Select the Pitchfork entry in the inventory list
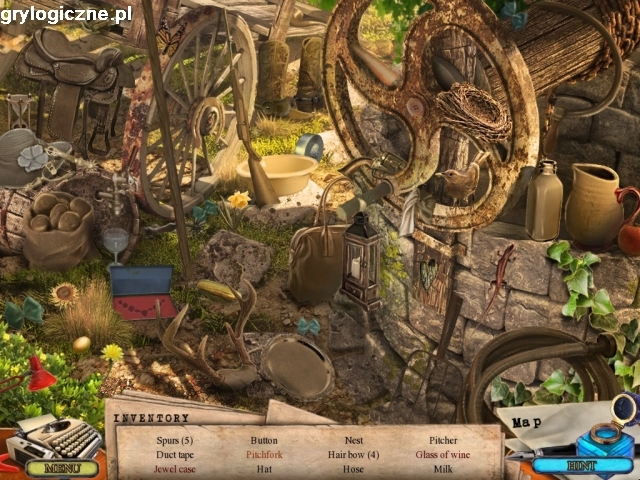640x480 pixels. coord(264,454)
